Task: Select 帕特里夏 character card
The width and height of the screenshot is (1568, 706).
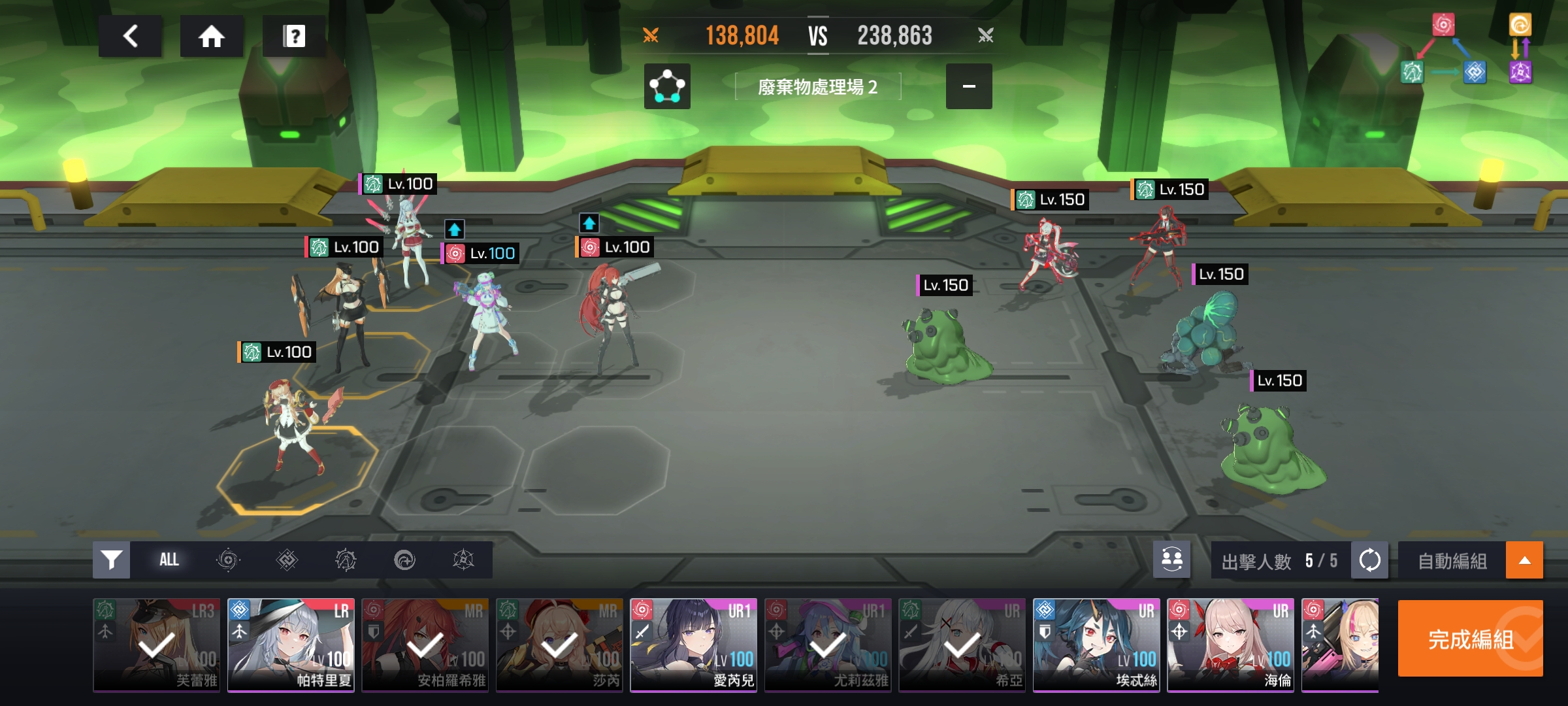Action: click(x=291, y=645)
